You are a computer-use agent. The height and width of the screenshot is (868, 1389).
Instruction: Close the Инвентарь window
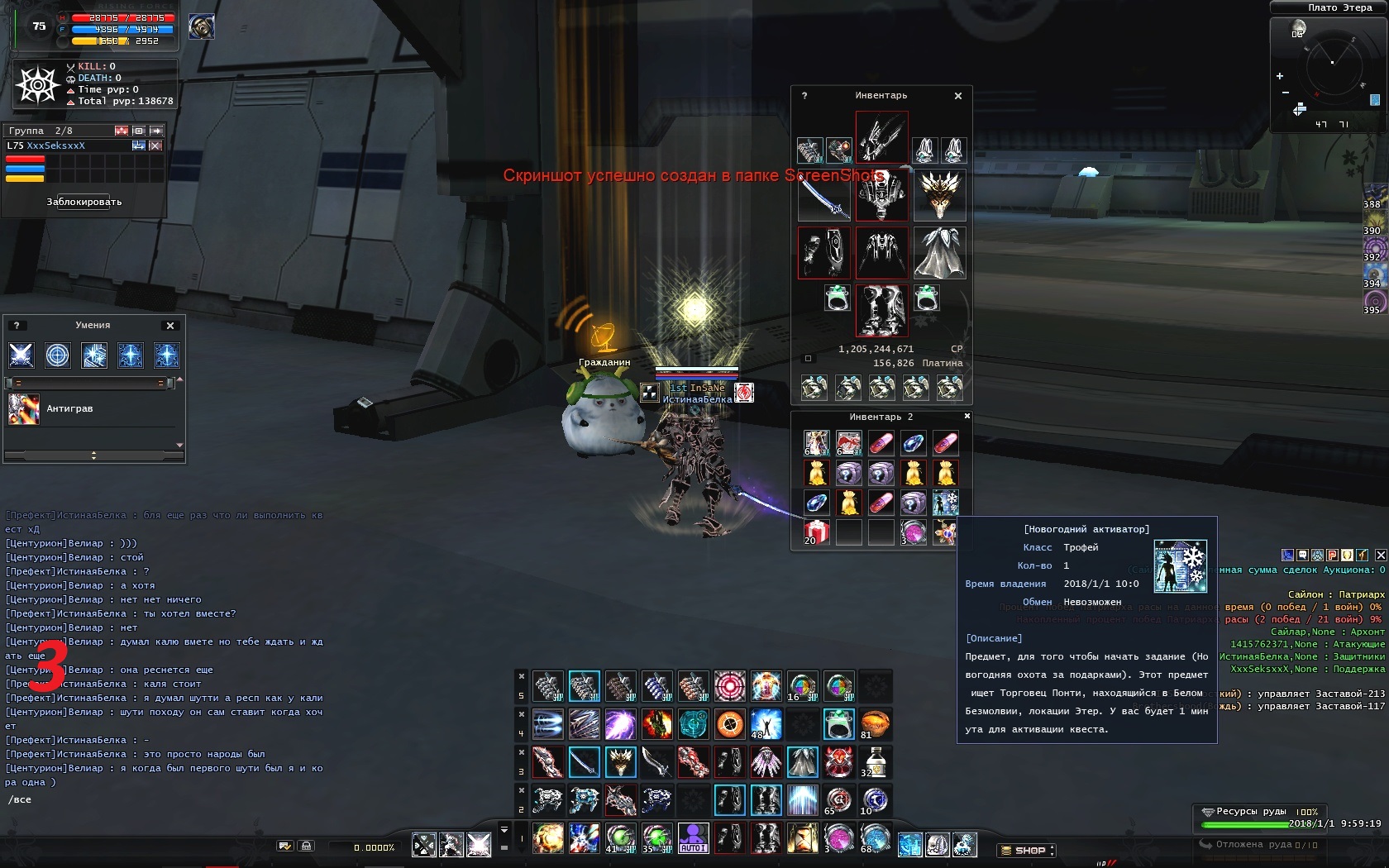(x=958, y=96)
